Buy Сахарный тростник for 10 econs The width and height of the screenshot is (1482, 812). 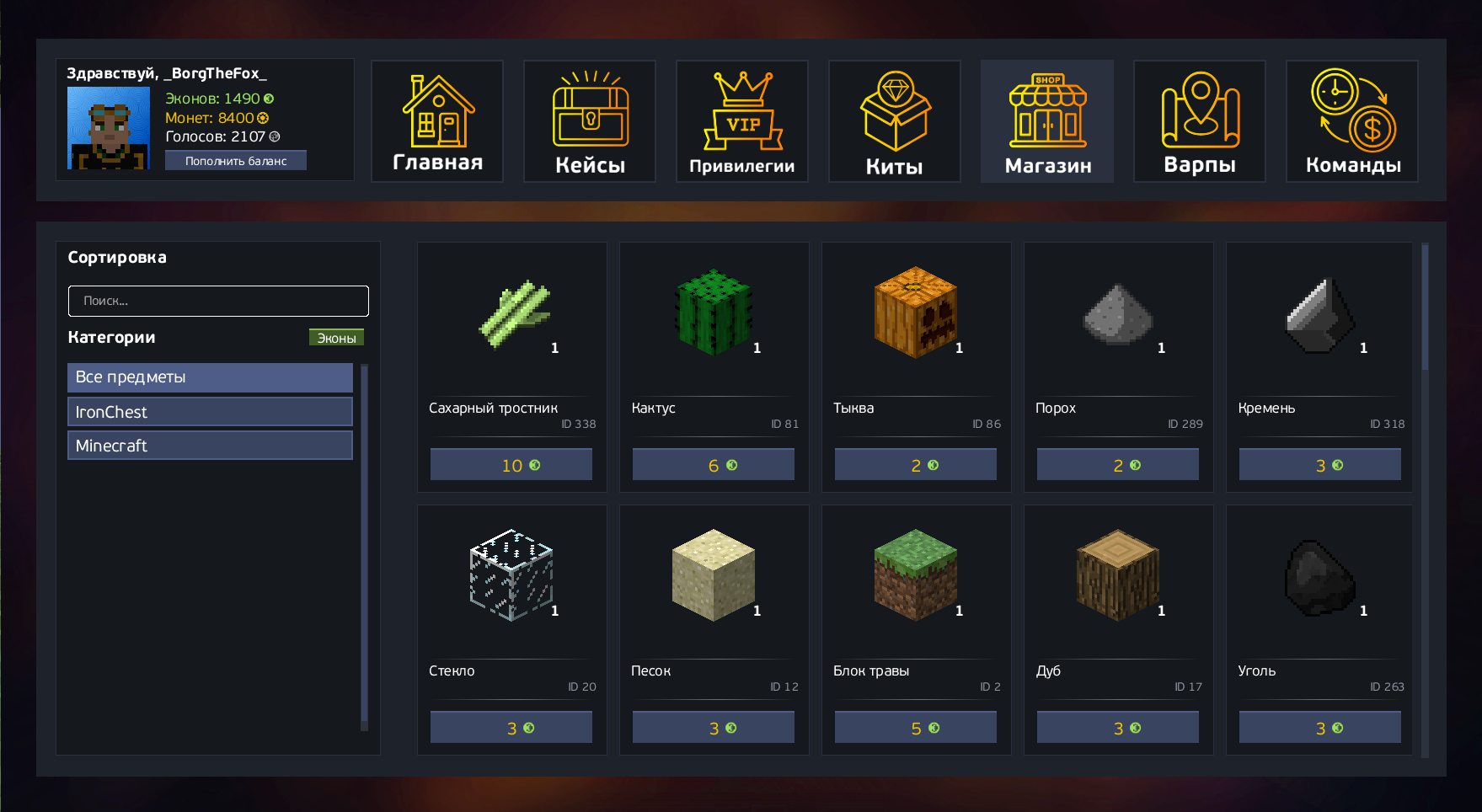511,465
